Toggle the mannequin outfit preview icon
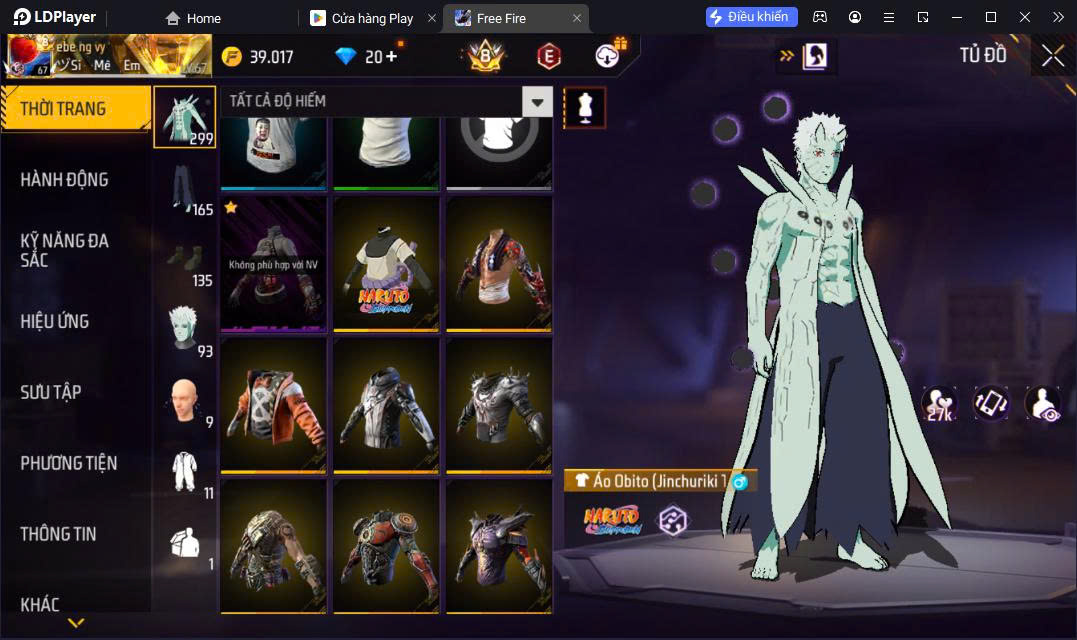The height and width of the screenshot is (640, 1077). pos(585,108)
